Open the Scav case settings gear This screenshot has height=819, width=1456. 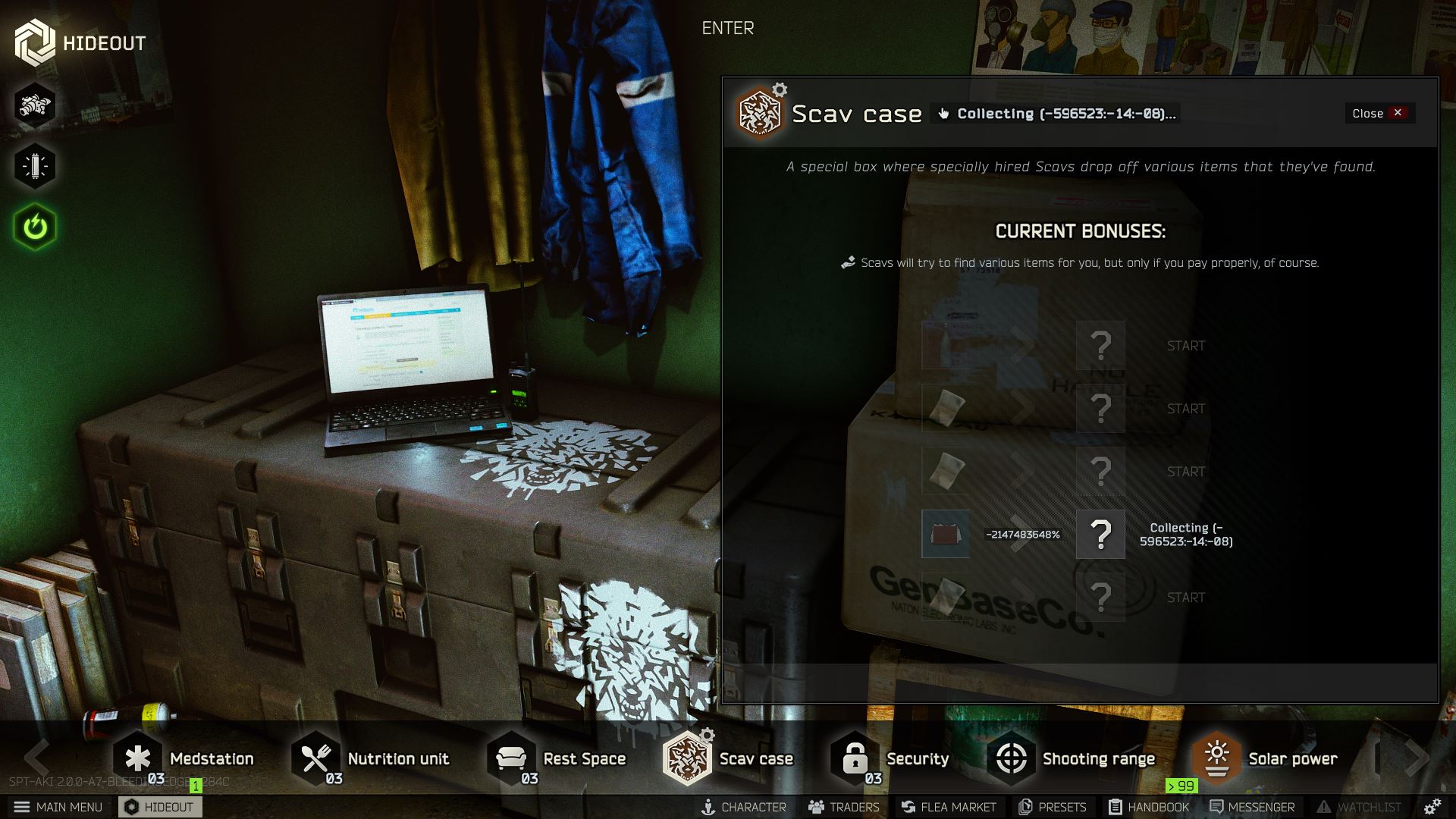[x=778, y=88]
